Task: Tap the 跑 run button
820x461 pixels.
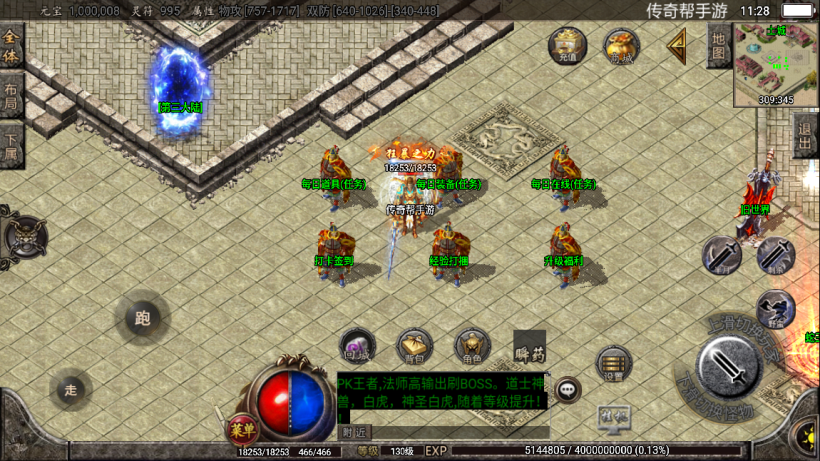Action: tap(143, 319)
